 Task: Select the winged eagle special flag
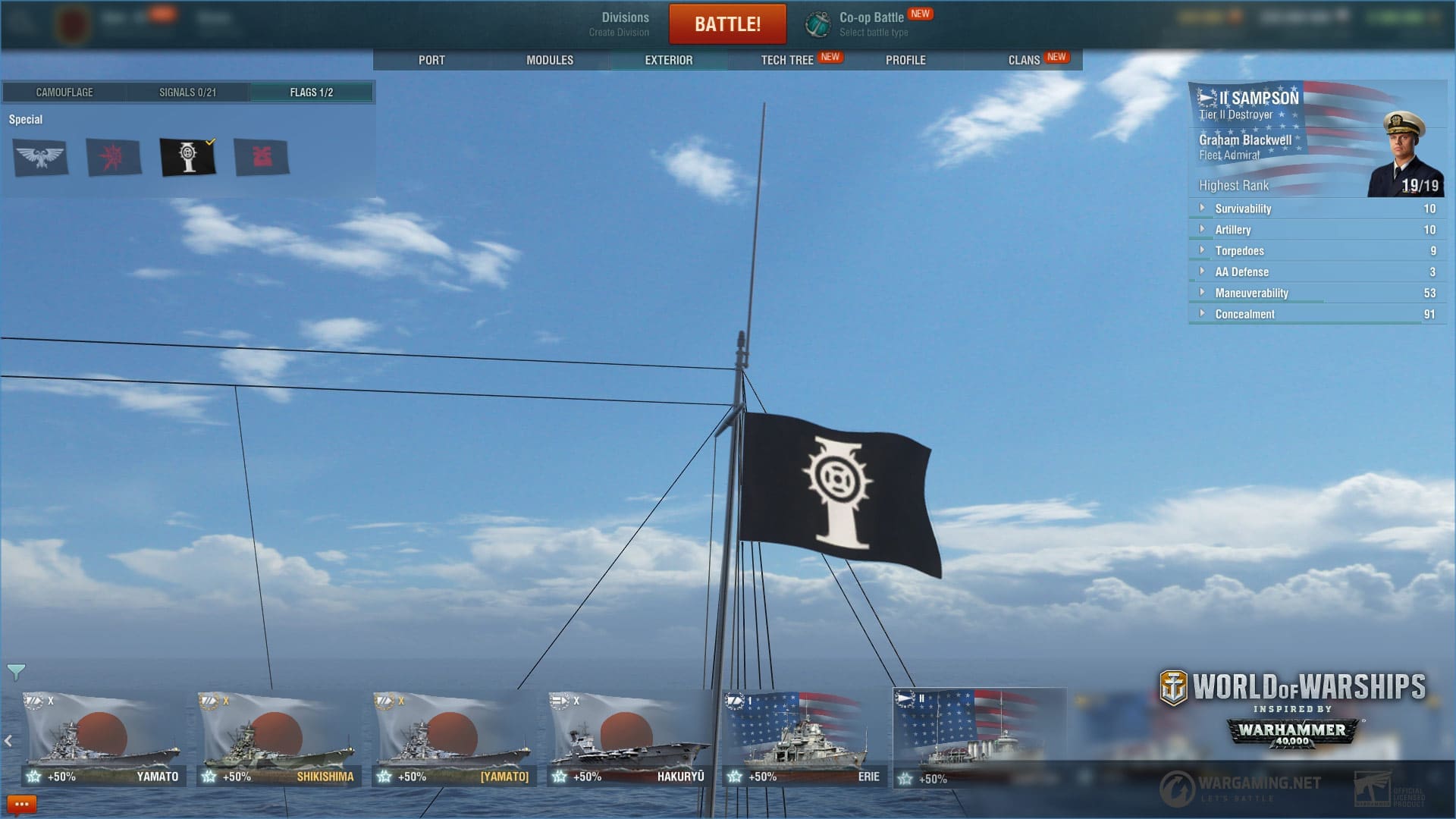click(x=40, y=158)
